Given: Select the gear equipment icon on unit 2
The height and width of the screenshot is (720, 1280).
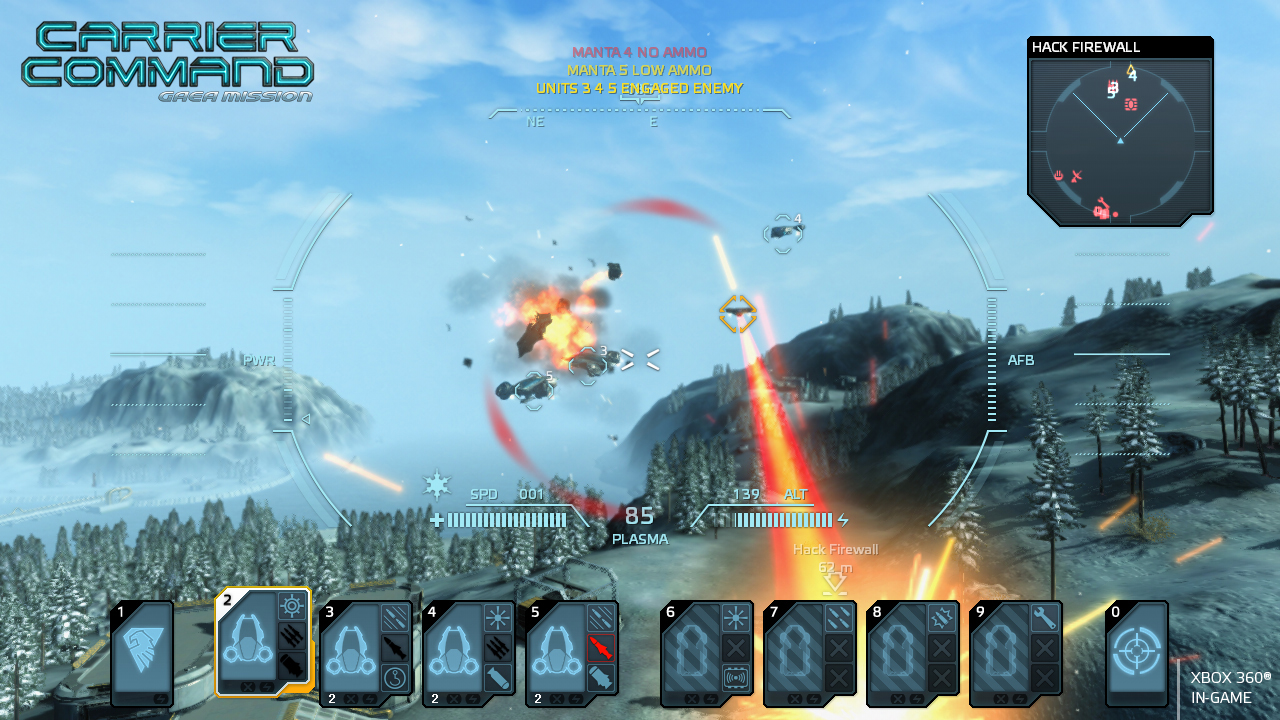Looking at the screenshot, I should [x=291, y=606].
